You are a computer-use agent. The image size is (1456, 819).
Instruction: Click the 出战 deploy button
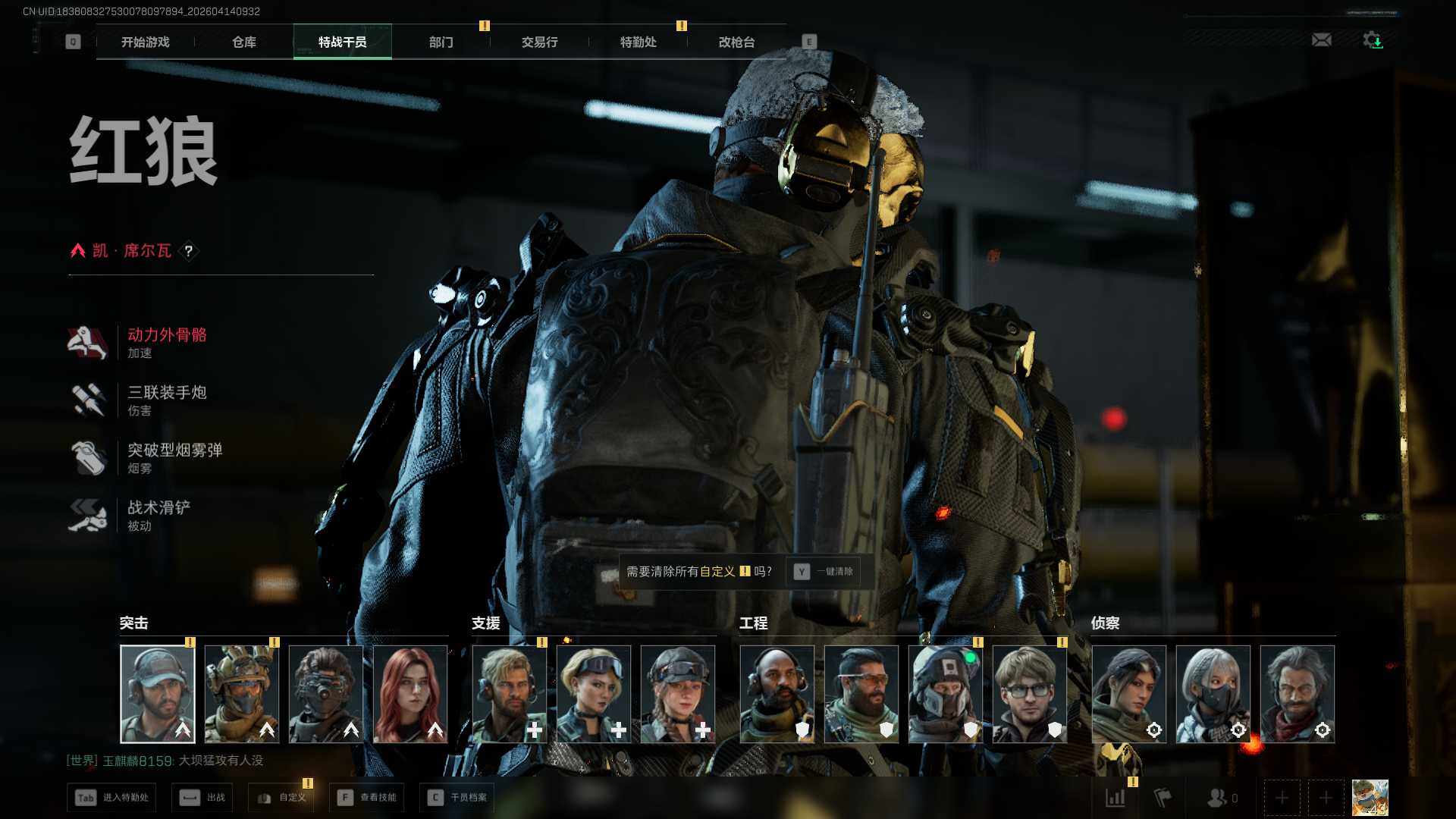(x=202, y=798)
